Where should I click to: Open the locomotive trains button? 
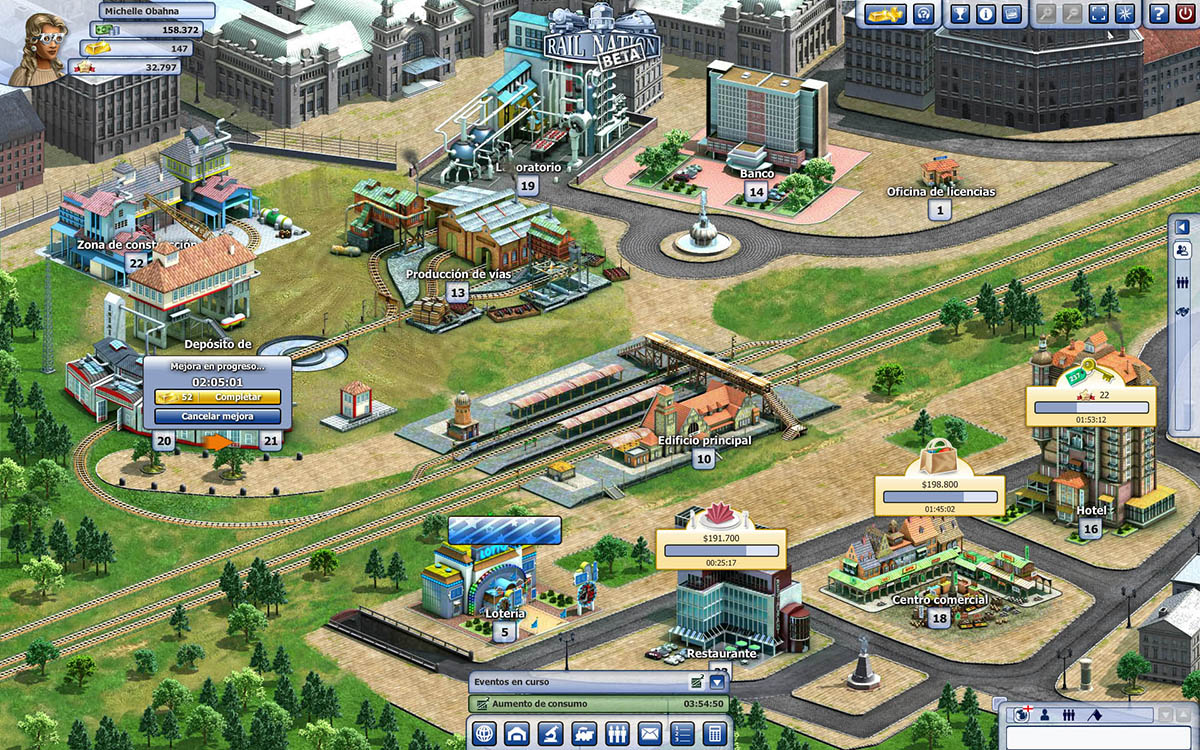tap(582, 733)
